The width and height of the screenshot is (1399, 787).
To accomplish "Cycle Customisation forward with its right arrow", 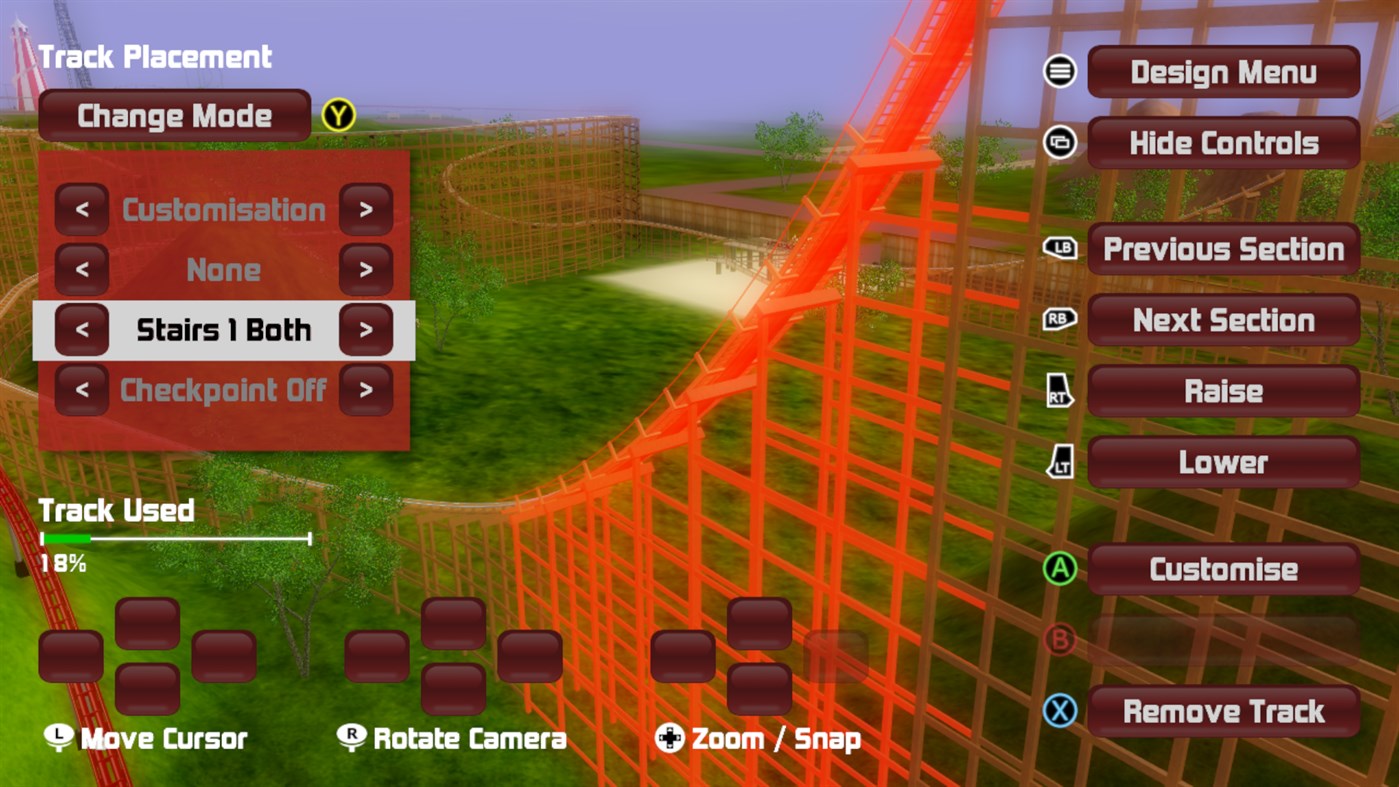I will 366,210.
